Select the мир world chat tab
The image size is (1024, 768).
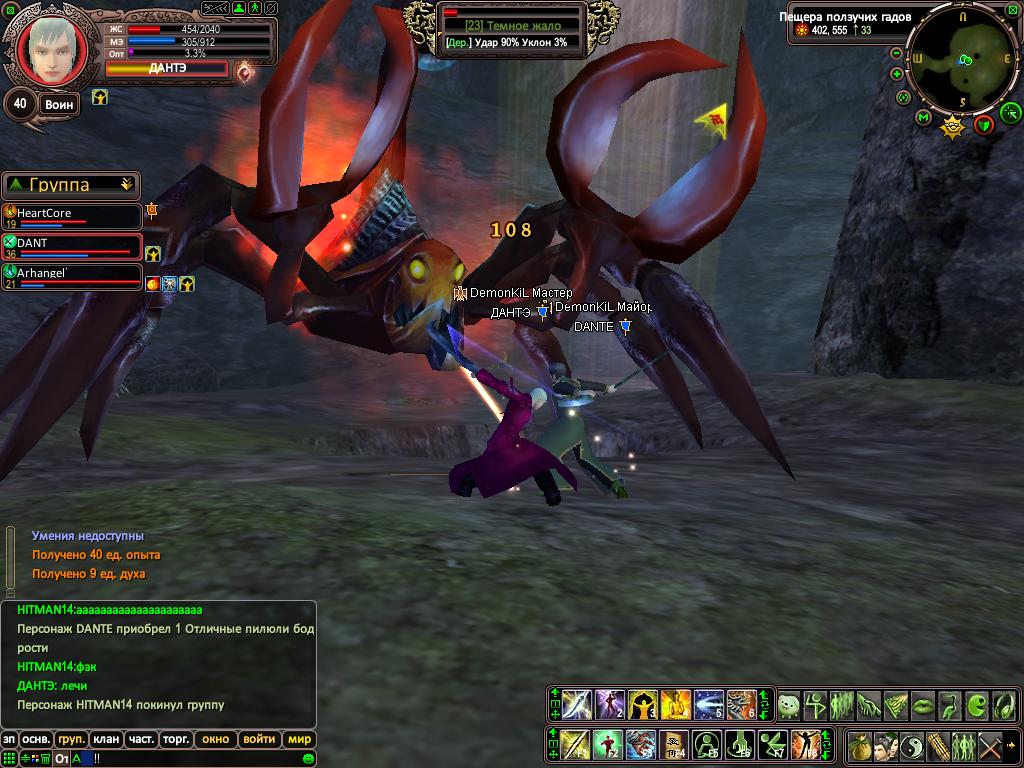(x=298, y=740)
